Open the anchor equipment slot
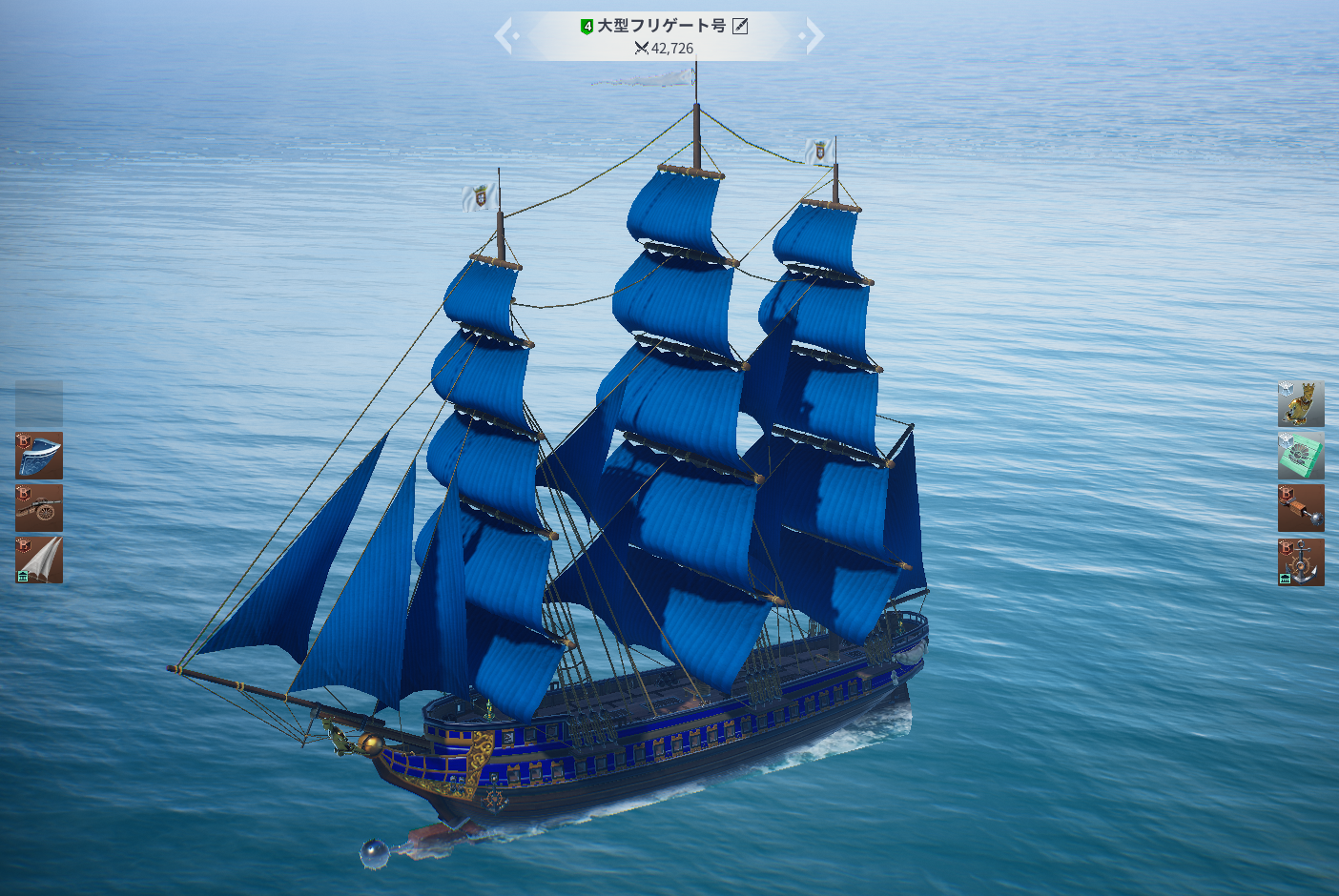 click(x=1301, y=561)
